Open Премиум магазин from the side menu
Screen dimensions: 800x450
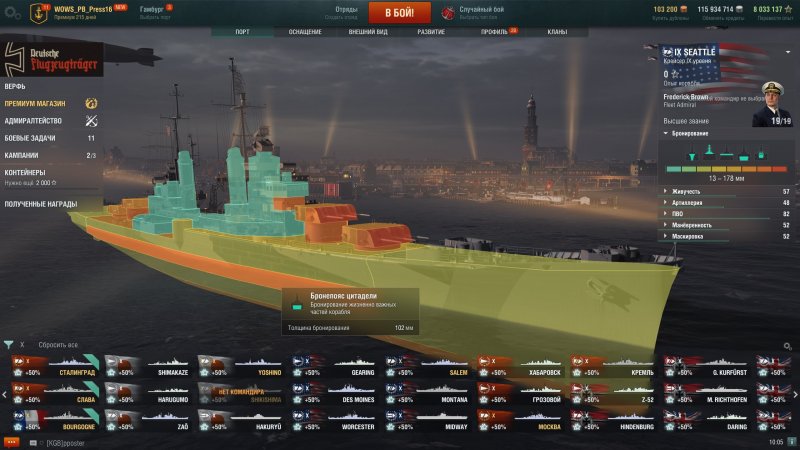click(38, 103)
